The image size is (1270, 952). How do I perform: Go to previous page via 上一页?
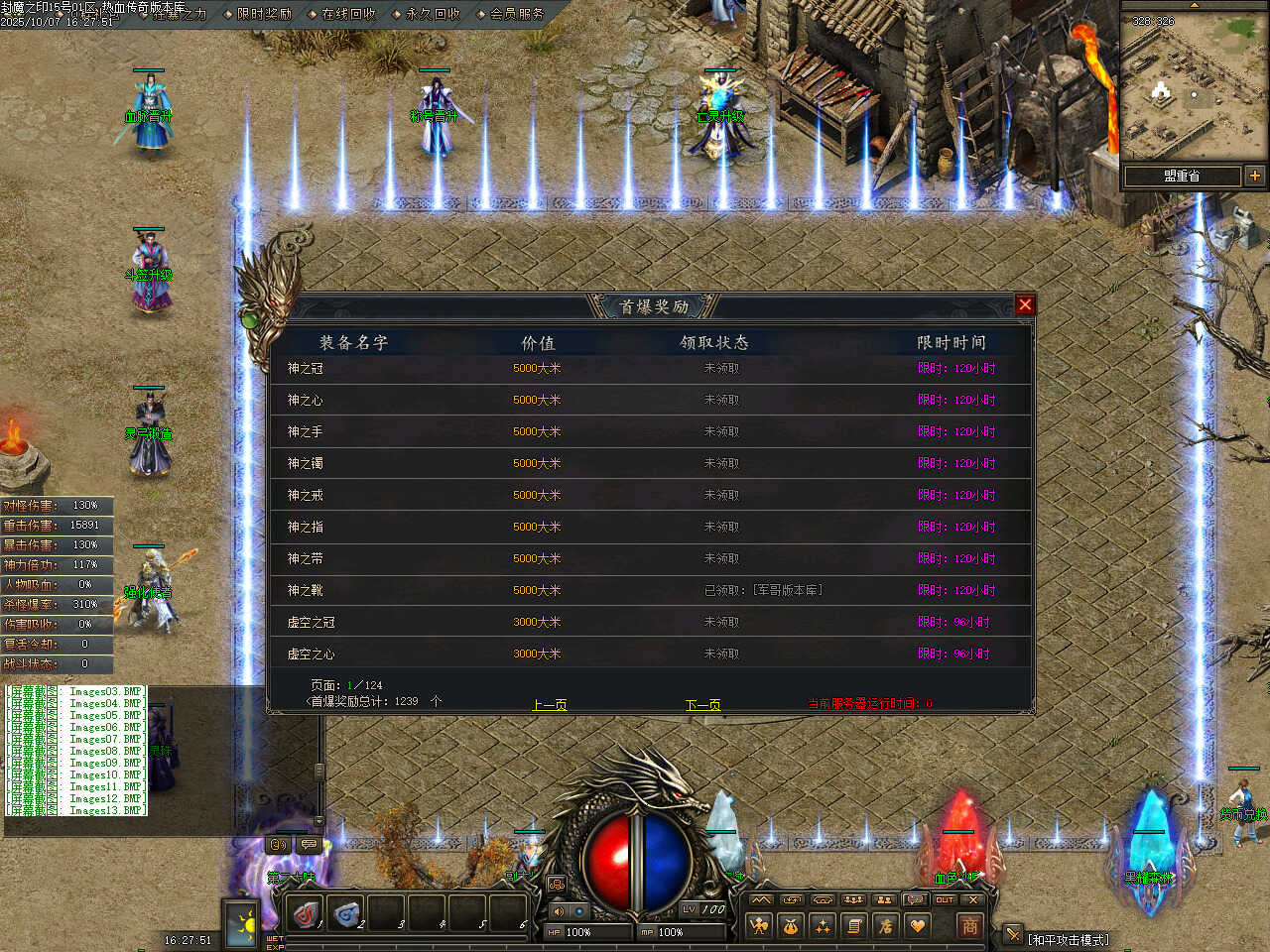click(550, 705)
